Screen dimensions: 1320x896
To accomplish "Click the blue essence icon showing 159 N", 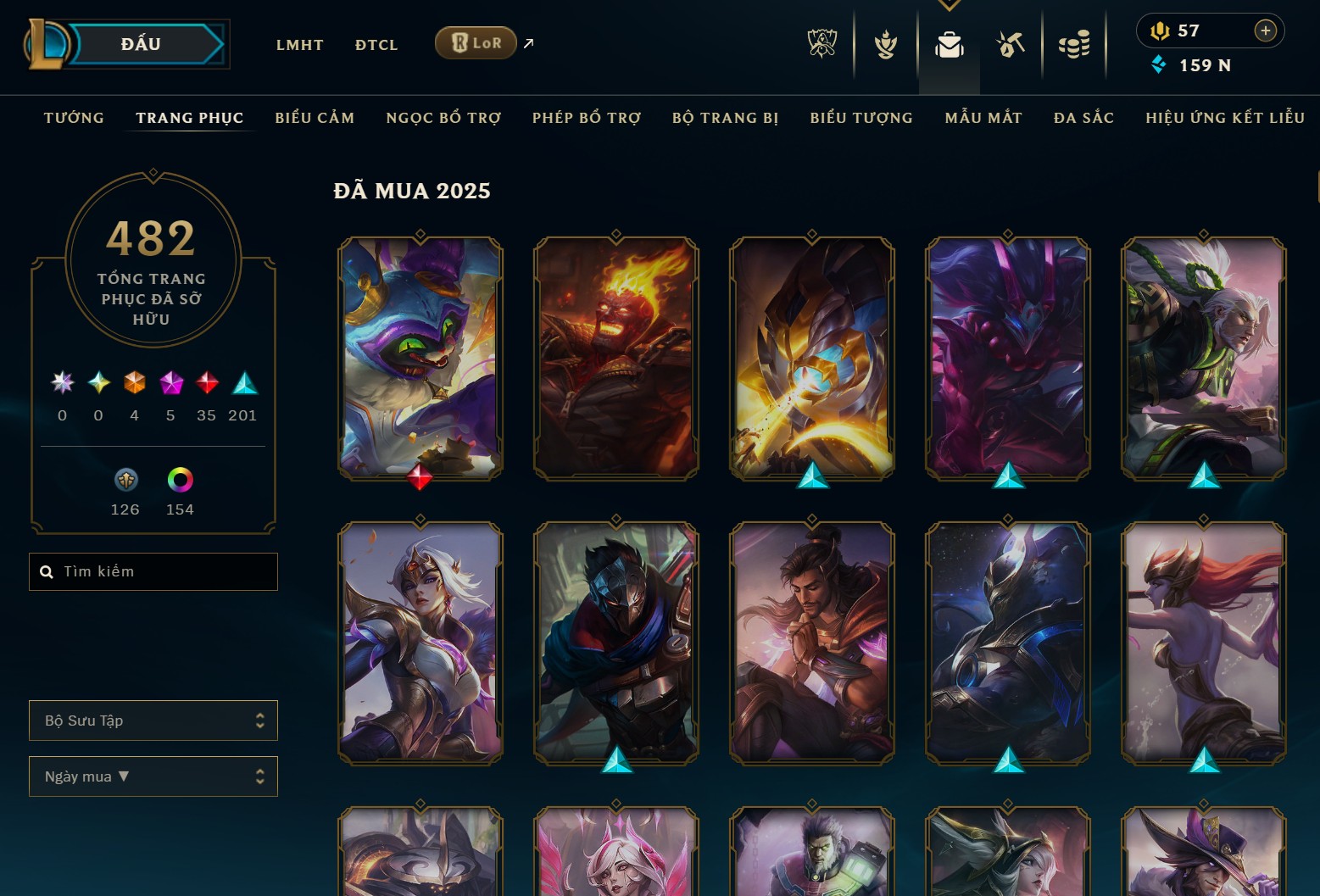I will pyautogui.click(x=1159, y=64).
